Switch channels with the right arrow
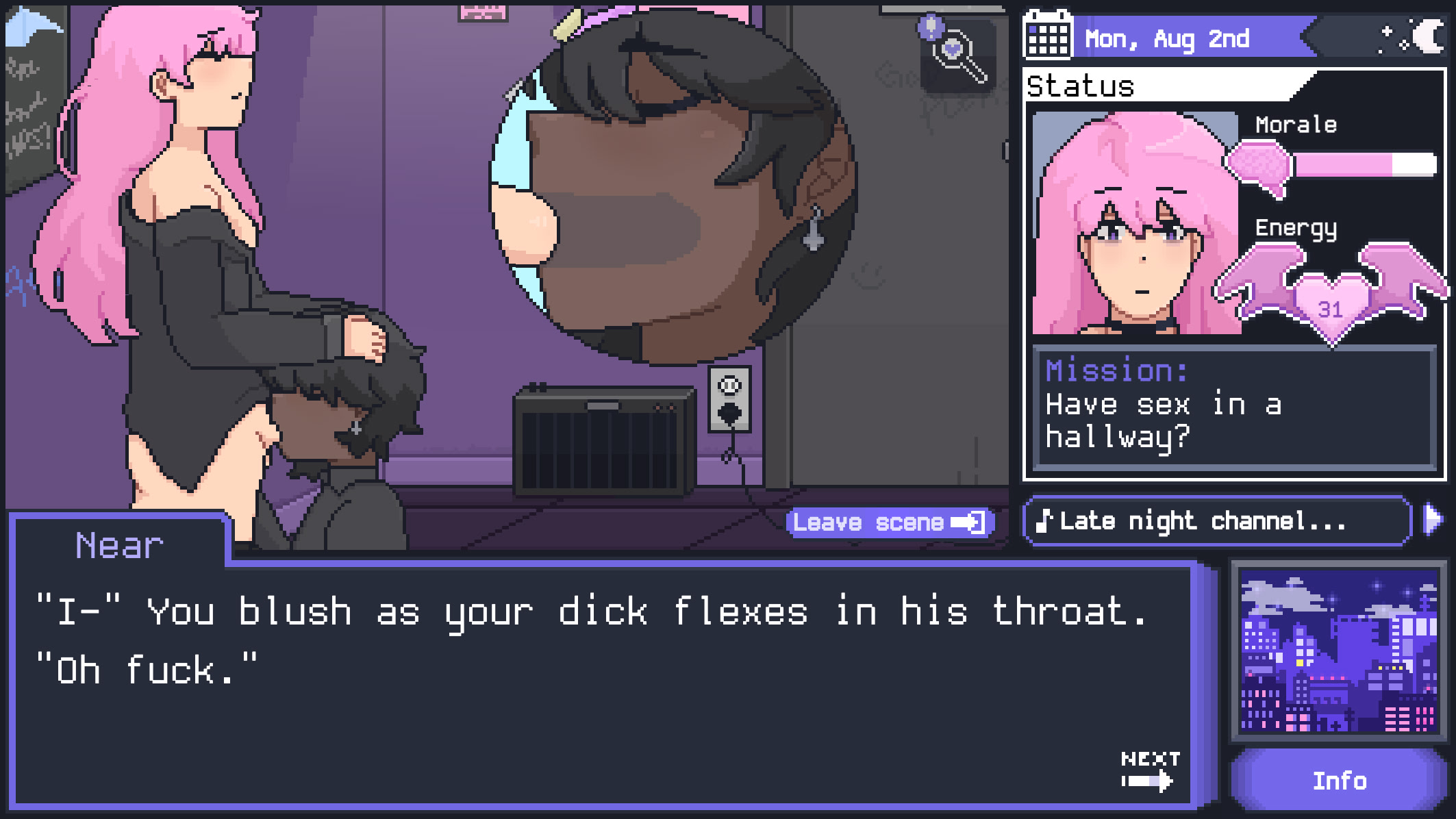1456x819 pixels. 1433,520
